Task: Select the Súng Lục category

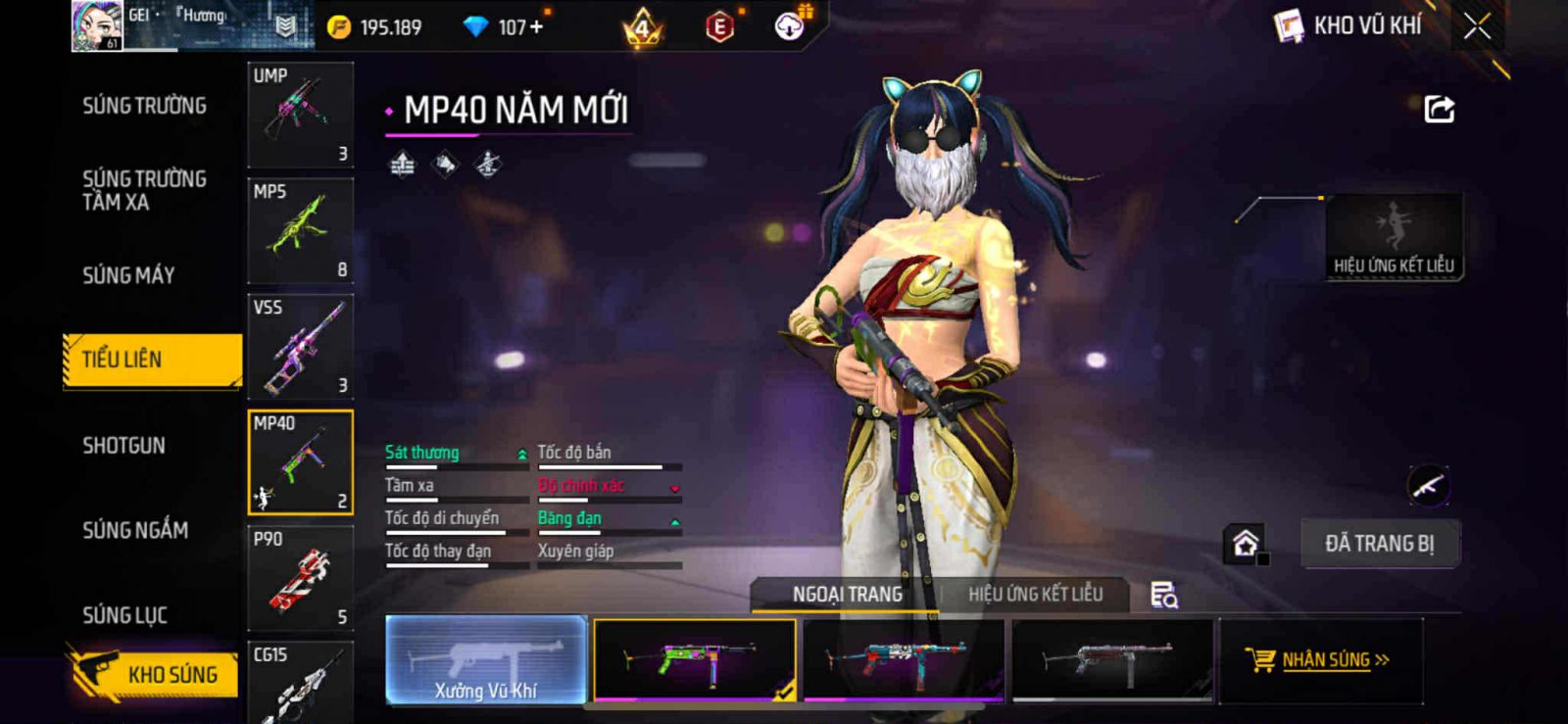Action: [x=124, y=615]
